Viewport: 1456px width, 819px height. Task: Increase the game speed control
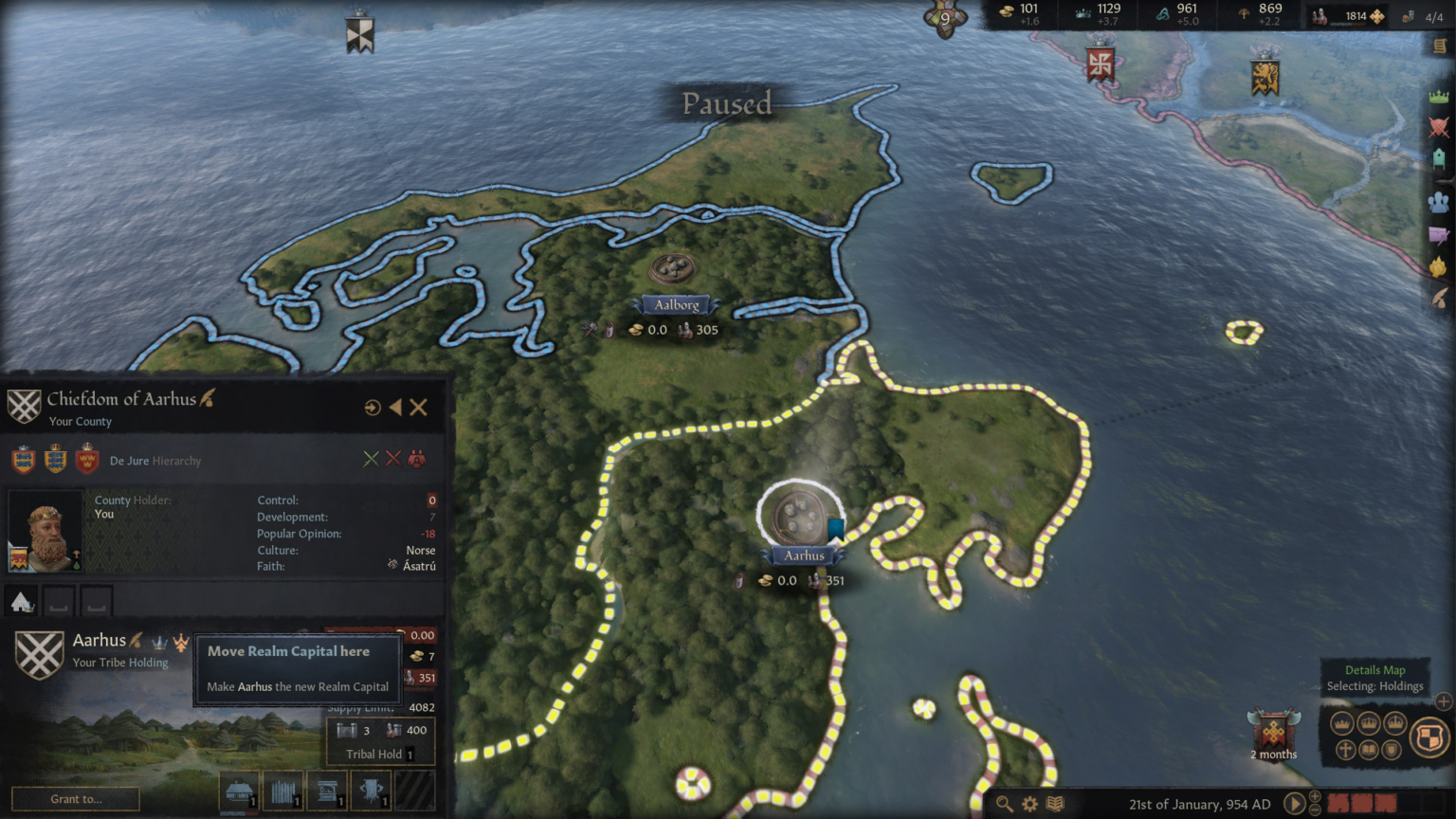coord(1315,797)
